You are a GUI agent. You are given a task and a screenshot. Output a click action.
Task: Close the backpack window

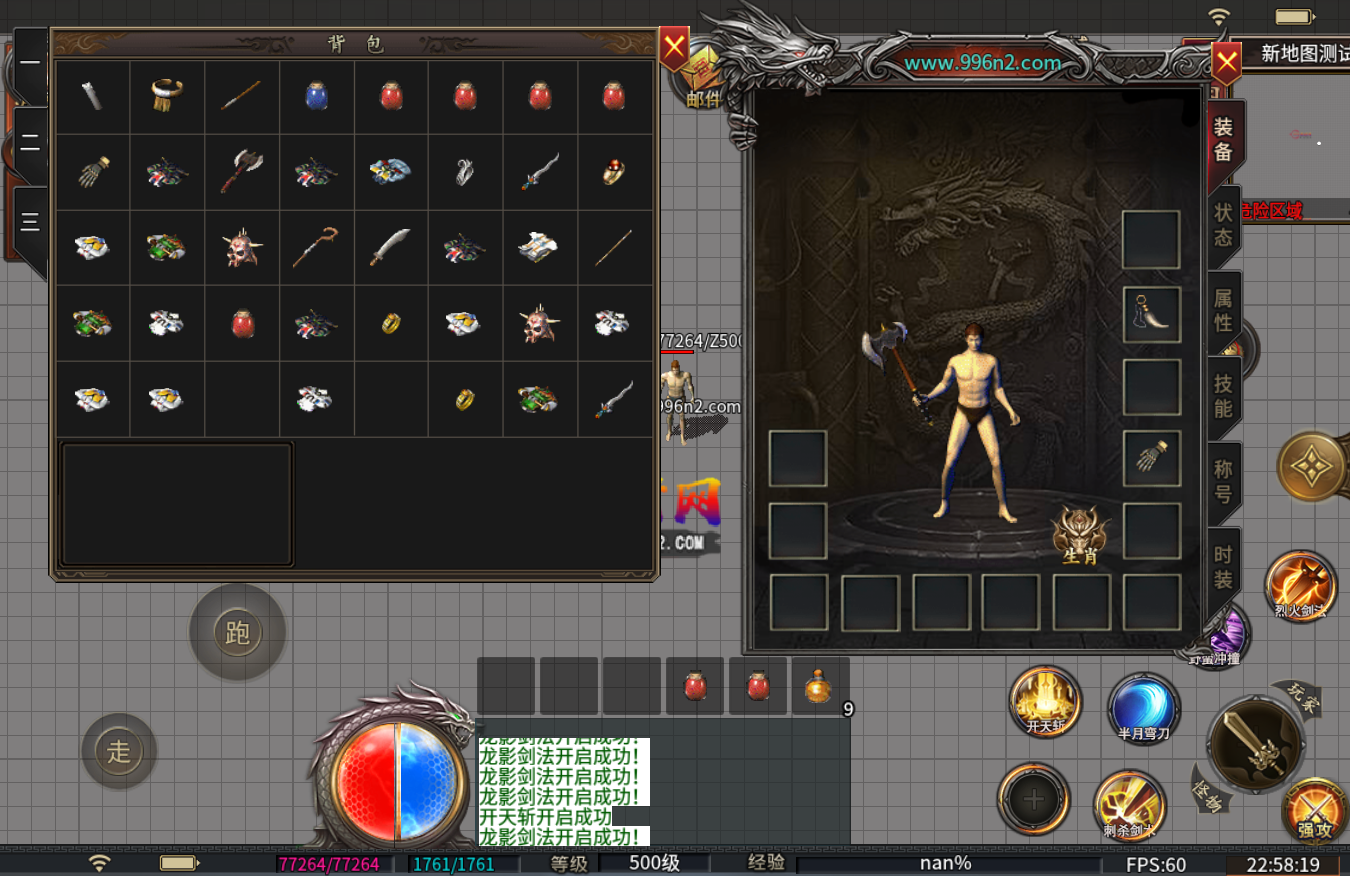tap(675, 47)
